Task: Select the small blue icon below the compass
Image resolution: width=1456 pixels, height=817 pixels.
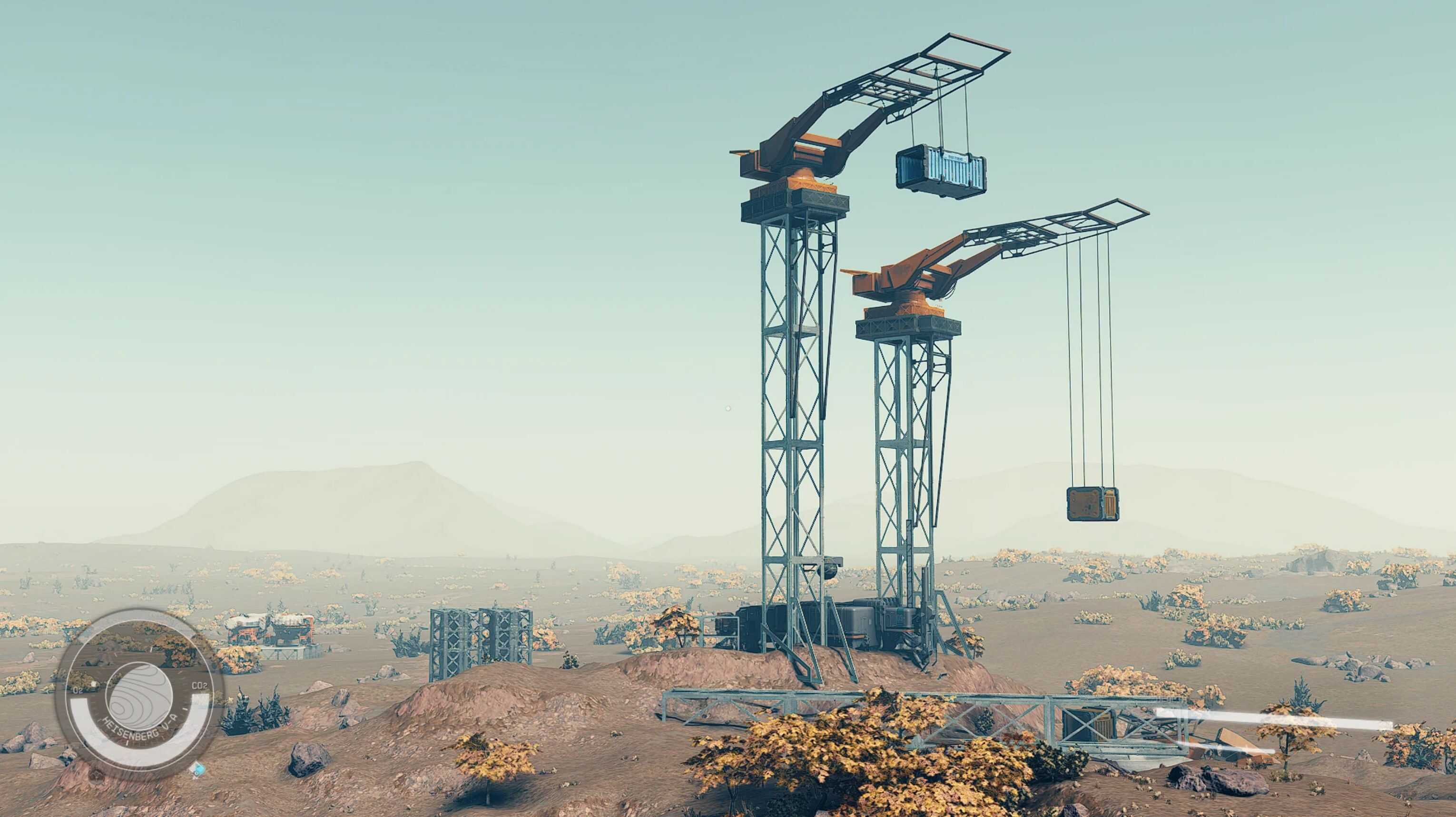Action: (197, 769)
